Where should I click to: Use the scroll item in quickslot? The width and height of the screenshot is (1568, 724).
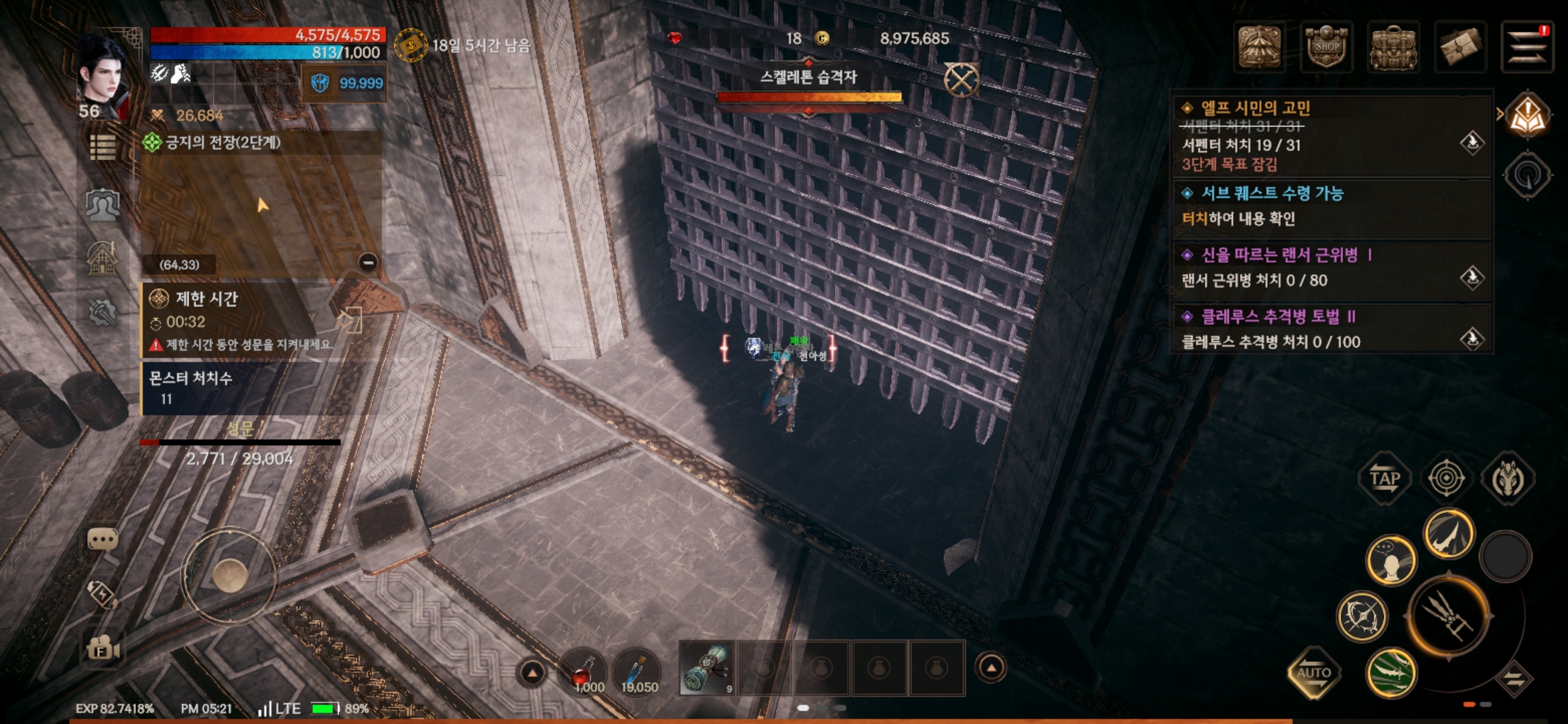707,668
